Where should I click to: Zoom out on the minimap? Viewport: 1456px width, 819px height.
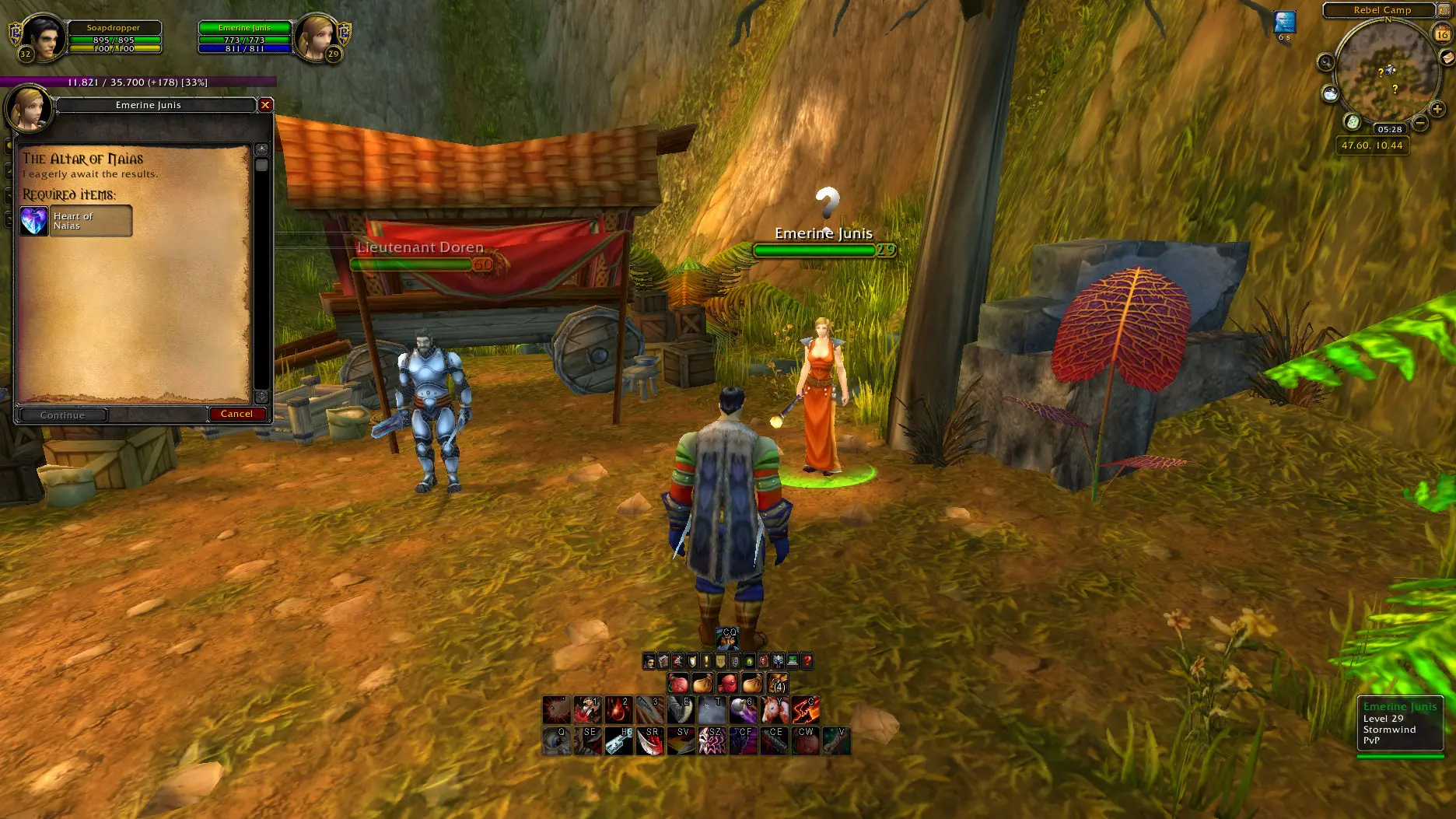[1419, 123]
